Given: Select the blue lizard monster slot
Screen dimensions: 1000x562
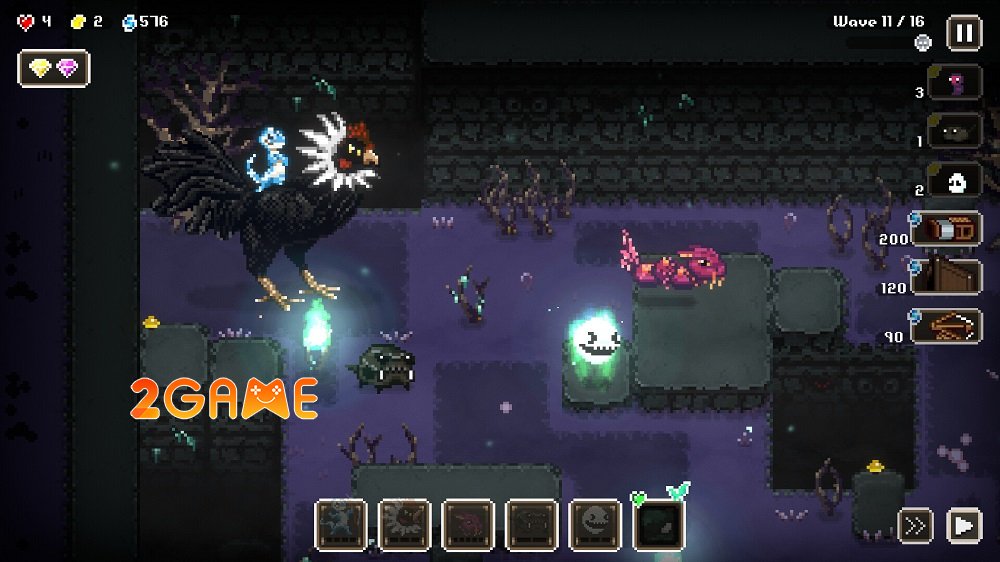Looking at the screenshot, I should click(x=340, y=525).
